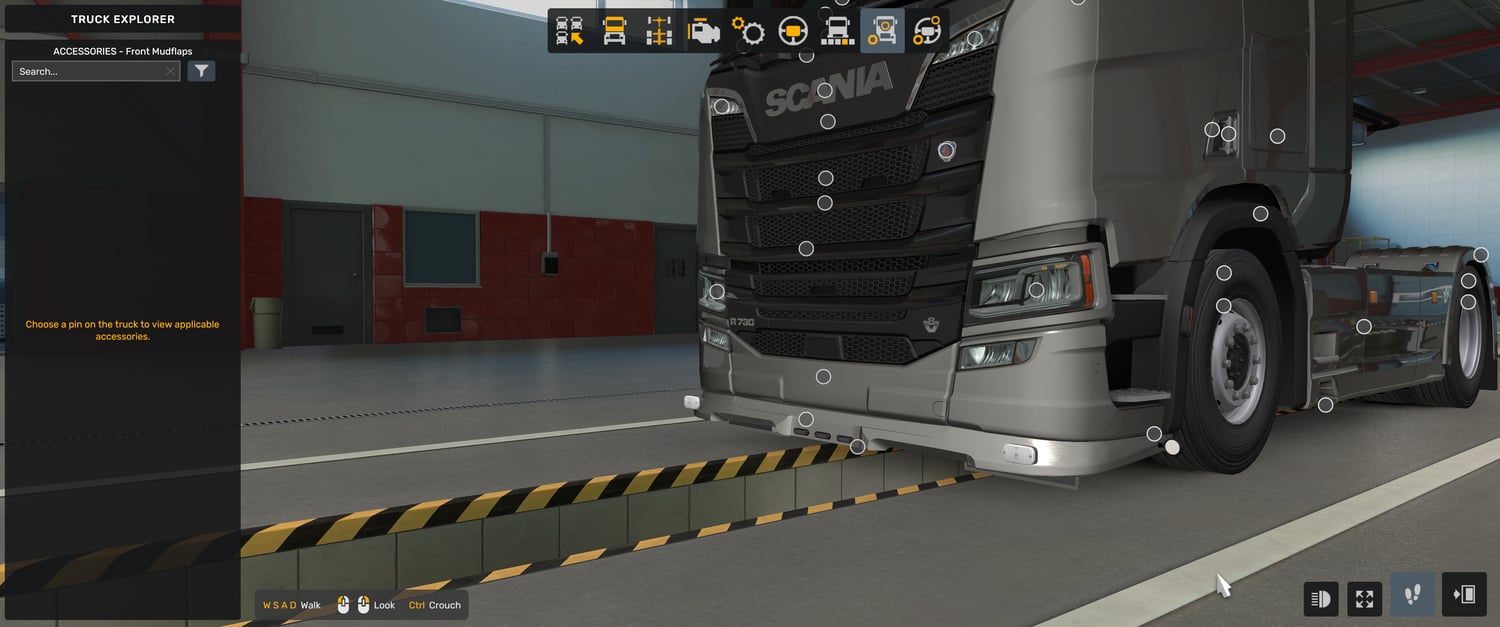Open the steering wheel interior category
Viewport: 1500px width, 627px height.
[793, 31]
